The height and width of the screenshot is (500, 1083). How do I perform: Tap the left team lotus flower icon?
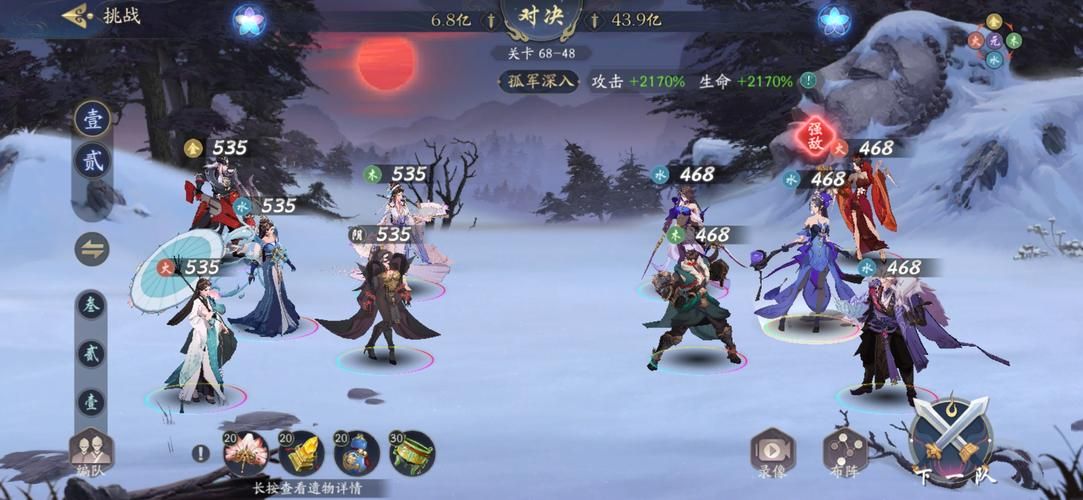coord(248,19)
